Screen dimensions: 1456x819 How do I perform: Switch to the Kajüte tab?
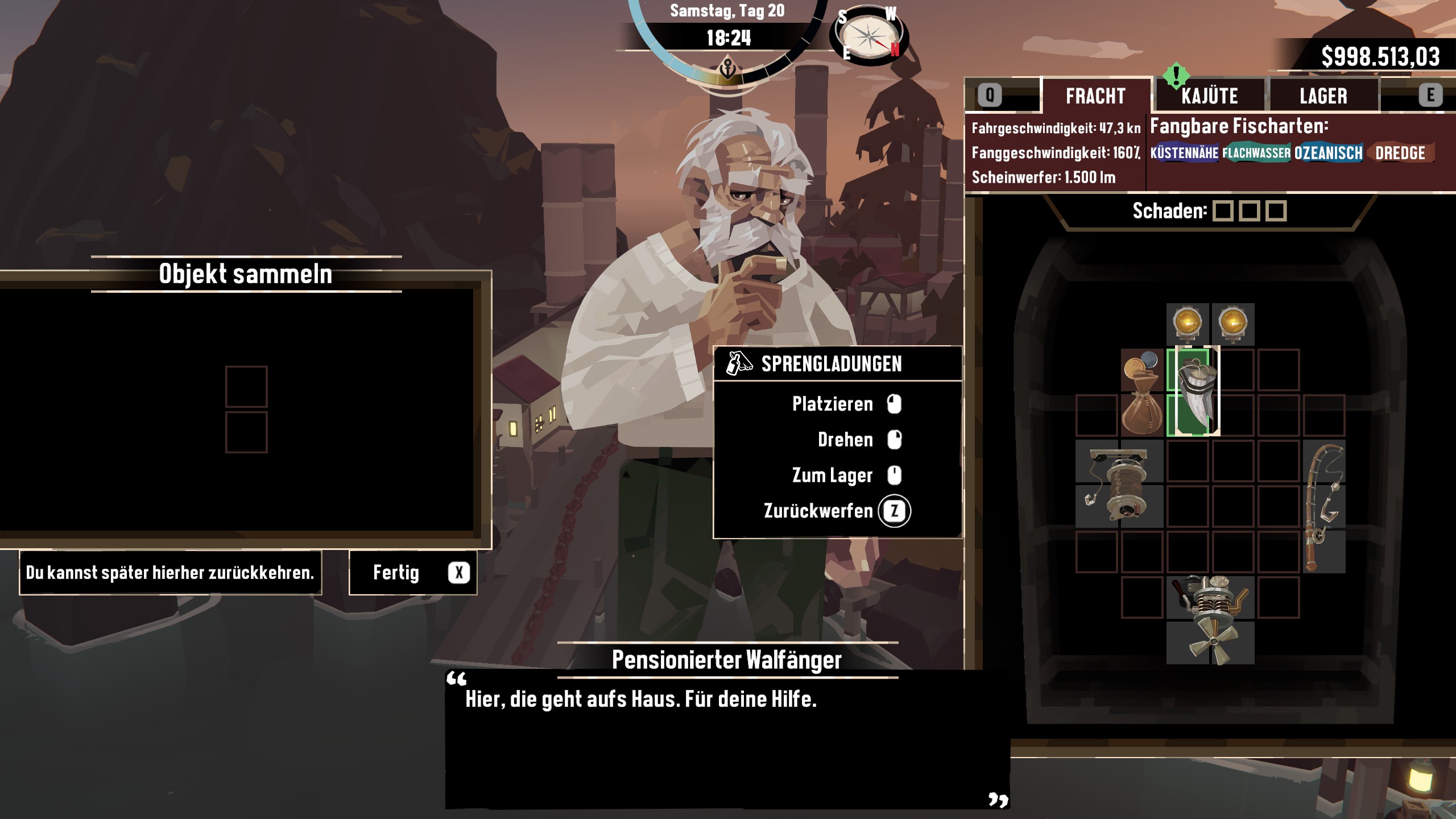1209,96
